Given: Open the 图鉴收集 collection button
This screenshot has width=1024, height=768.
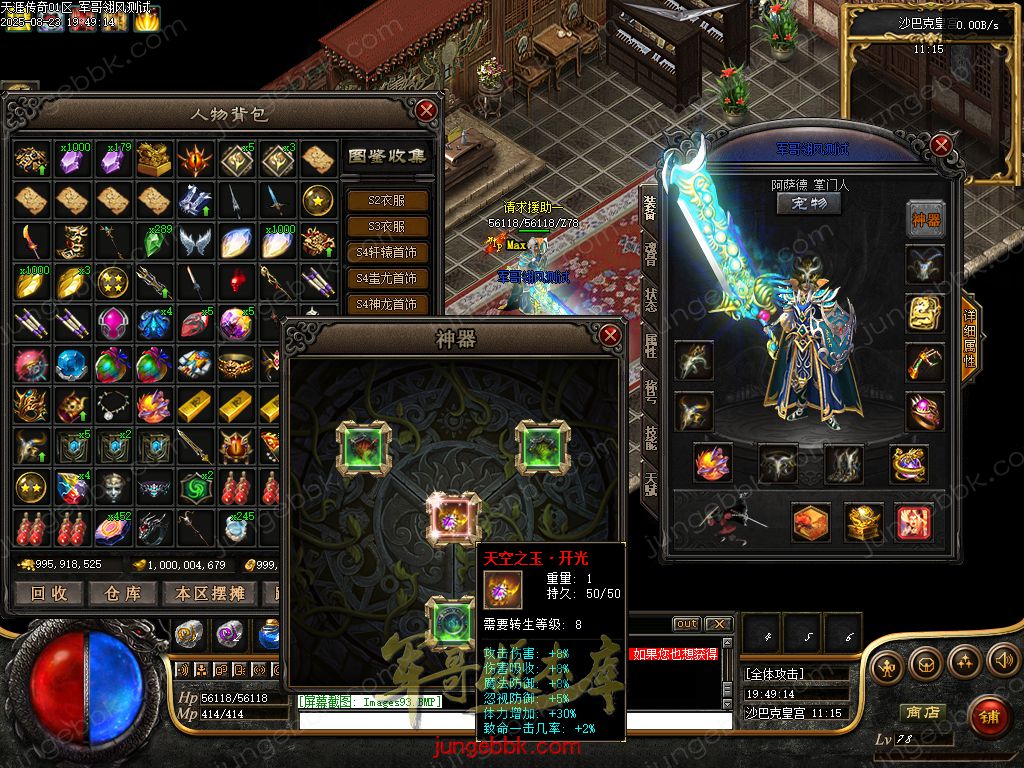Looking at the screenshot, I should (387, 156).
